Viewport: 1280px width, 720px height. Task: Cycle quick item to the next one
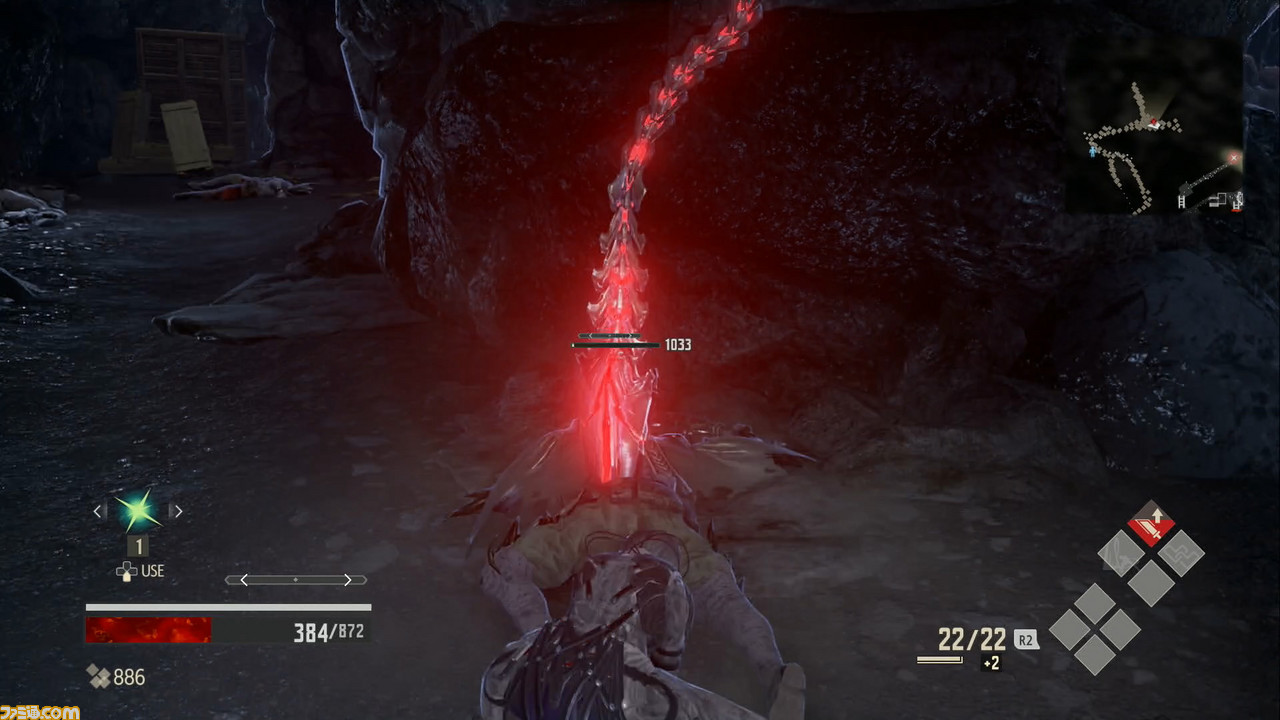(177, 511)
